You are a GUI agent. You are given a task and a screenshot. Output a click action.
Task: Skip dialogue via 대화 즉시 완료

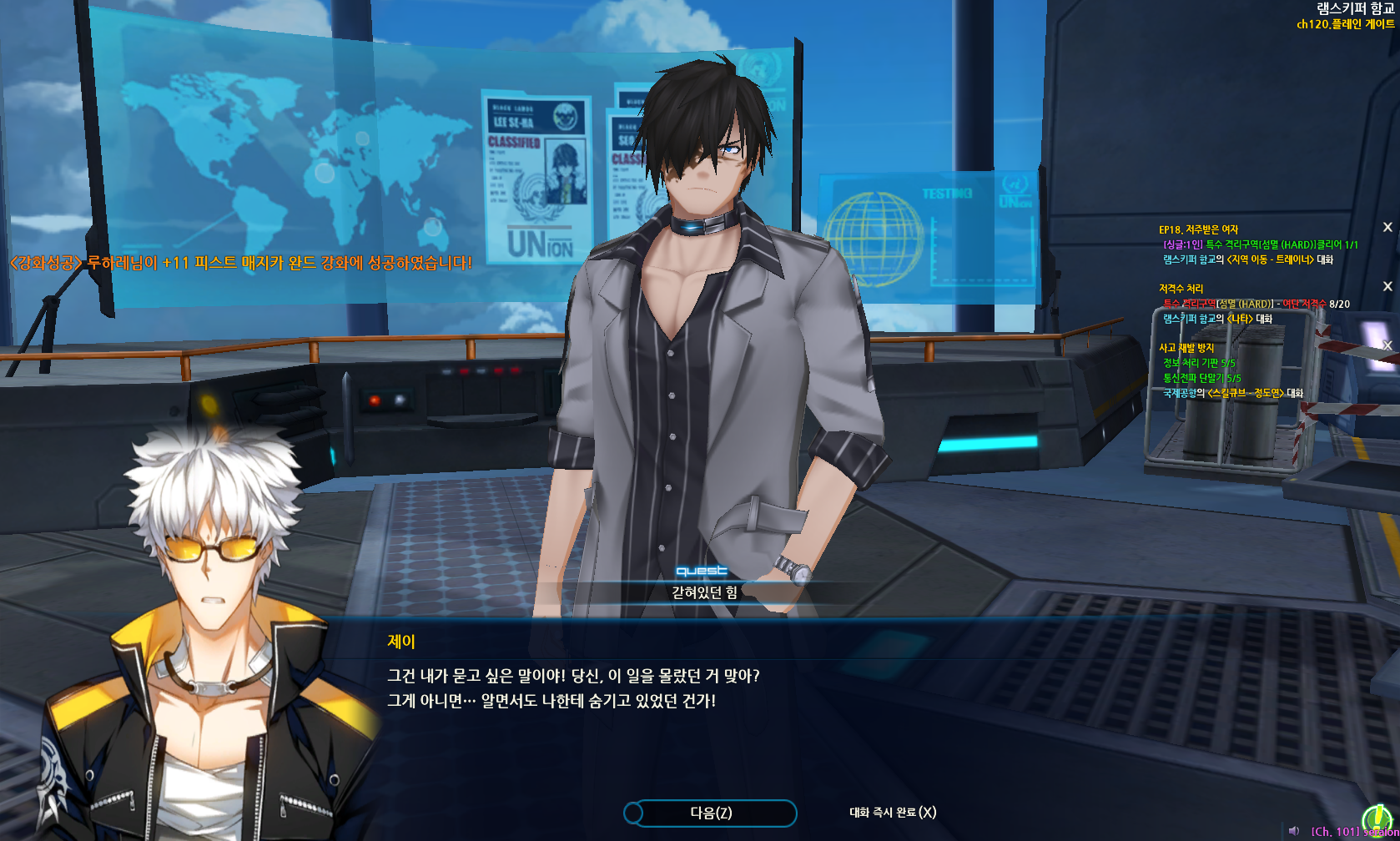pos(892,813)
